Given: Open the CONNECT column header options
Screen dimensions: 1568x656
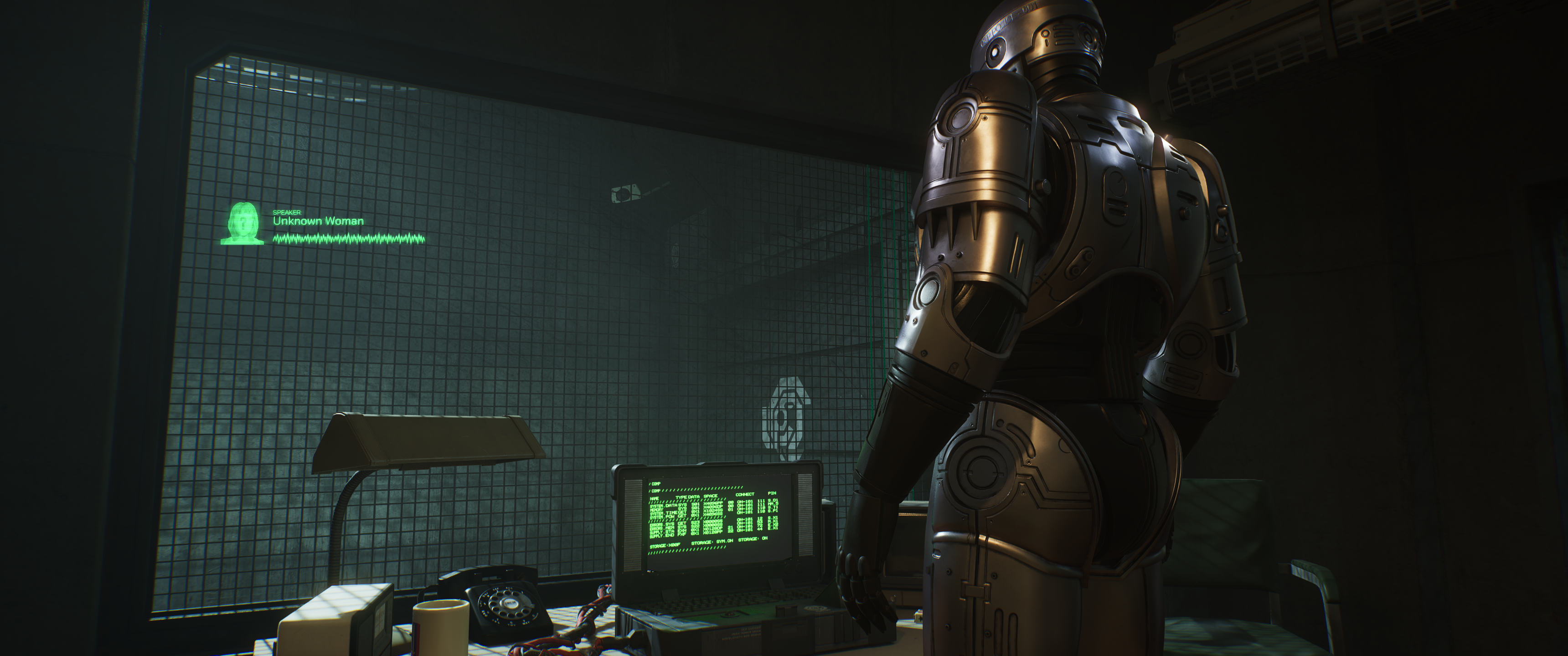Looking at the screenshot, I should (746, 495).
